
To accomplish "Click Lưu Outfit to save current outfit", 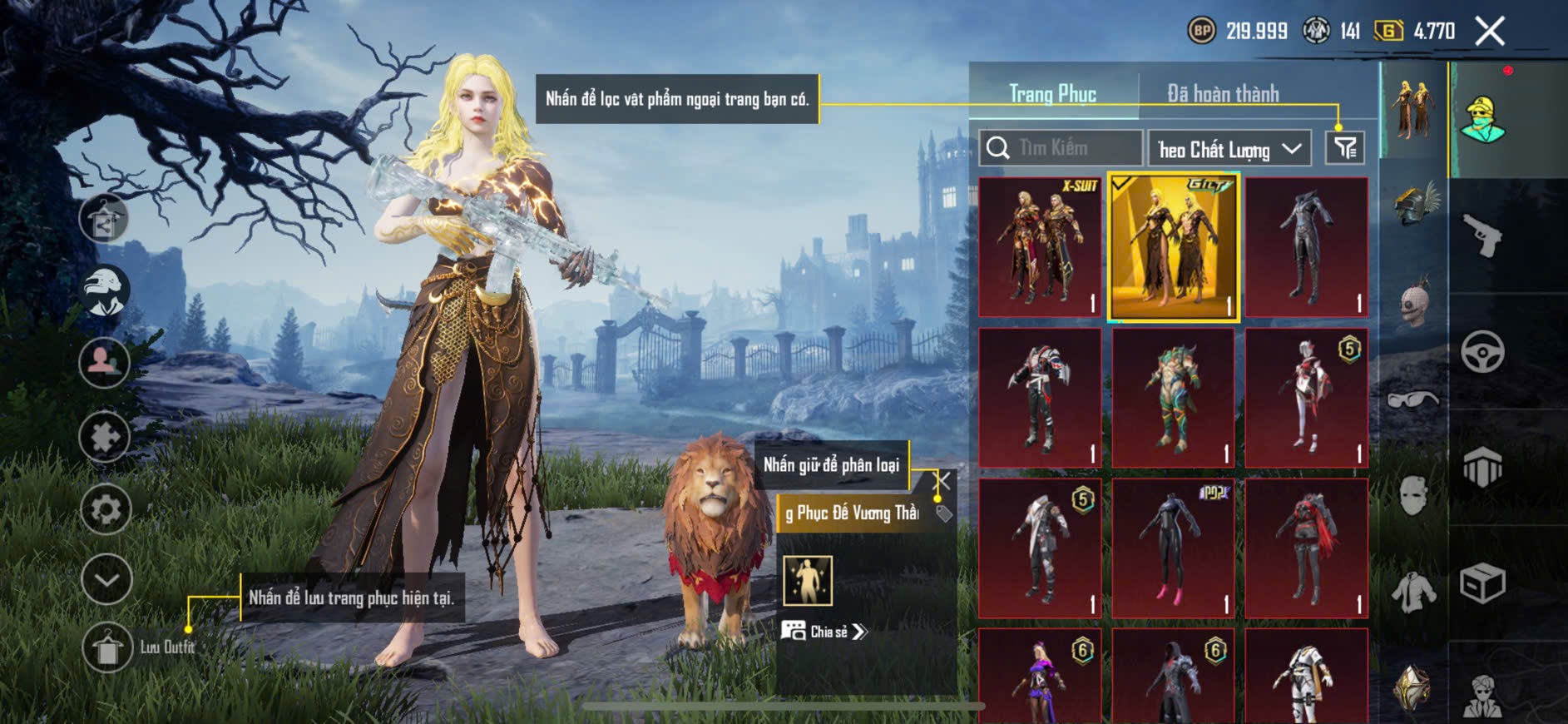I will coord(108,647).
